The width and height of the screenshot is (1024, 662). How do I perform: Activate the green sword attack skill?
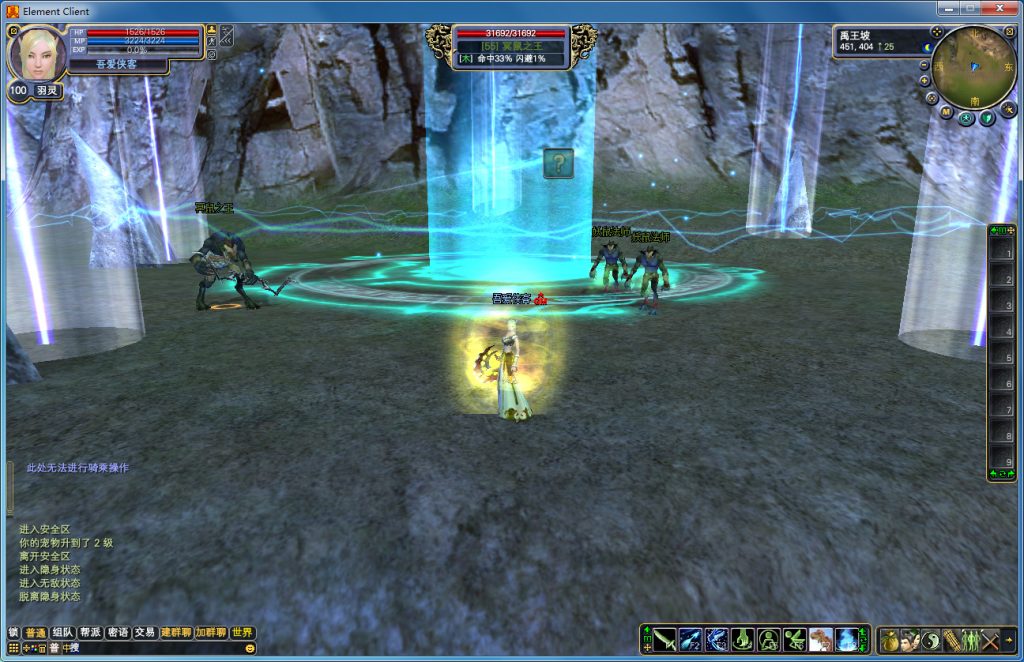click(x=665, y=639)
